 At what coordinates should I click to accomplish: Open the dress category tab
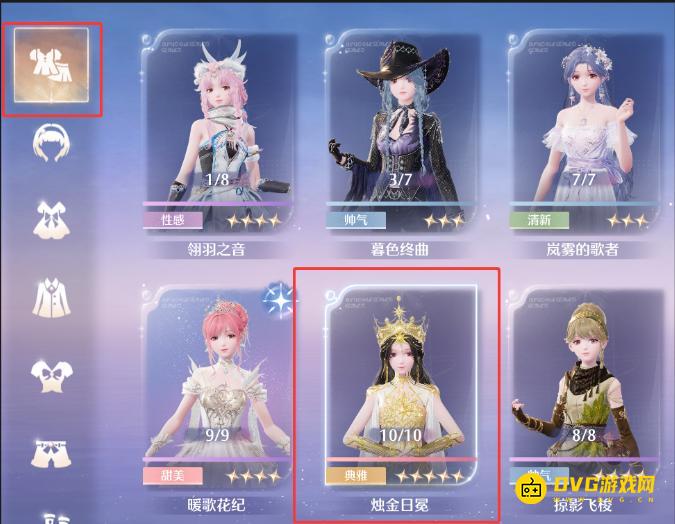(x=48, y=218)
